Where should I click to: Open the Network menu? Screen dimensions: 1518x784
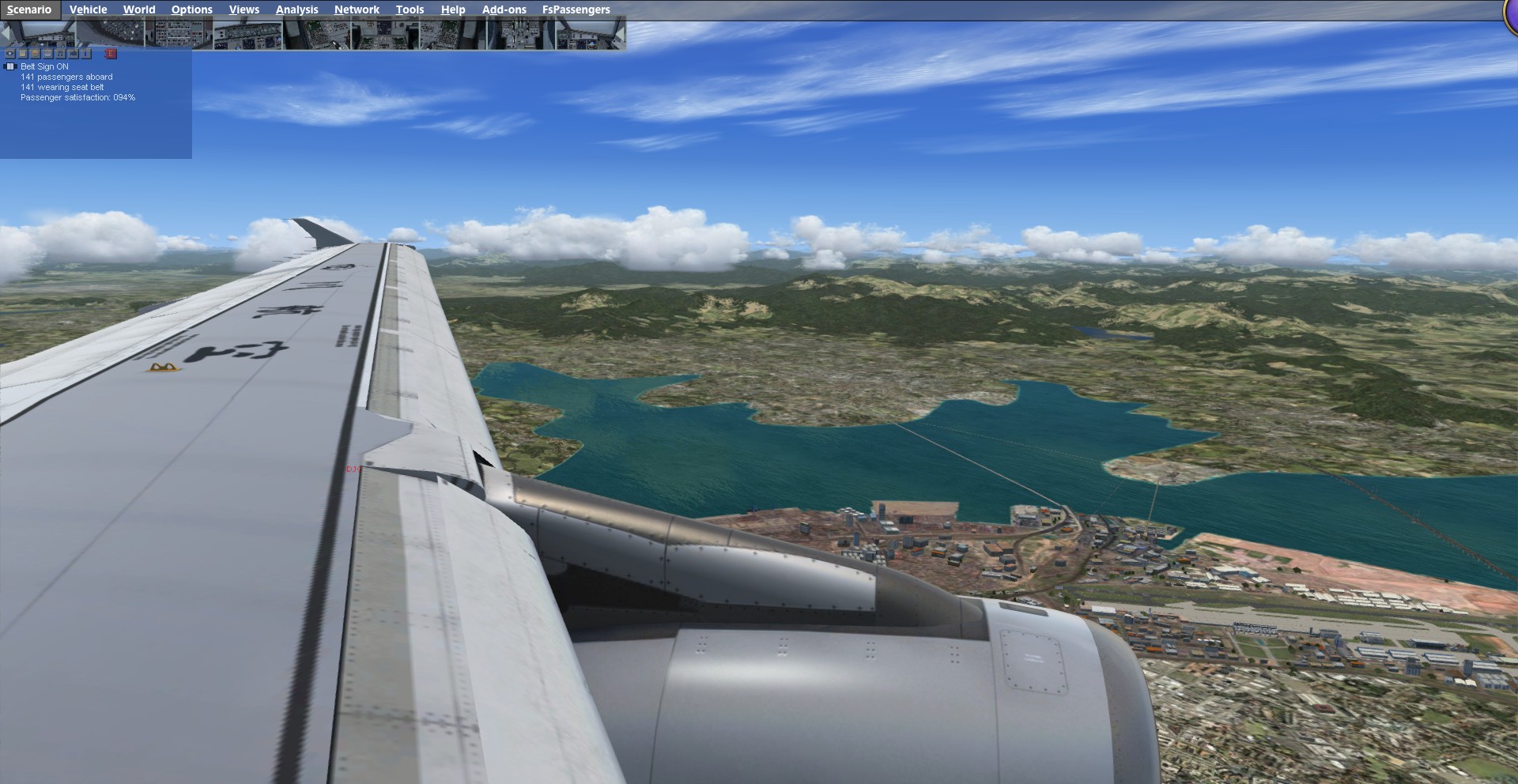(357, 9)
